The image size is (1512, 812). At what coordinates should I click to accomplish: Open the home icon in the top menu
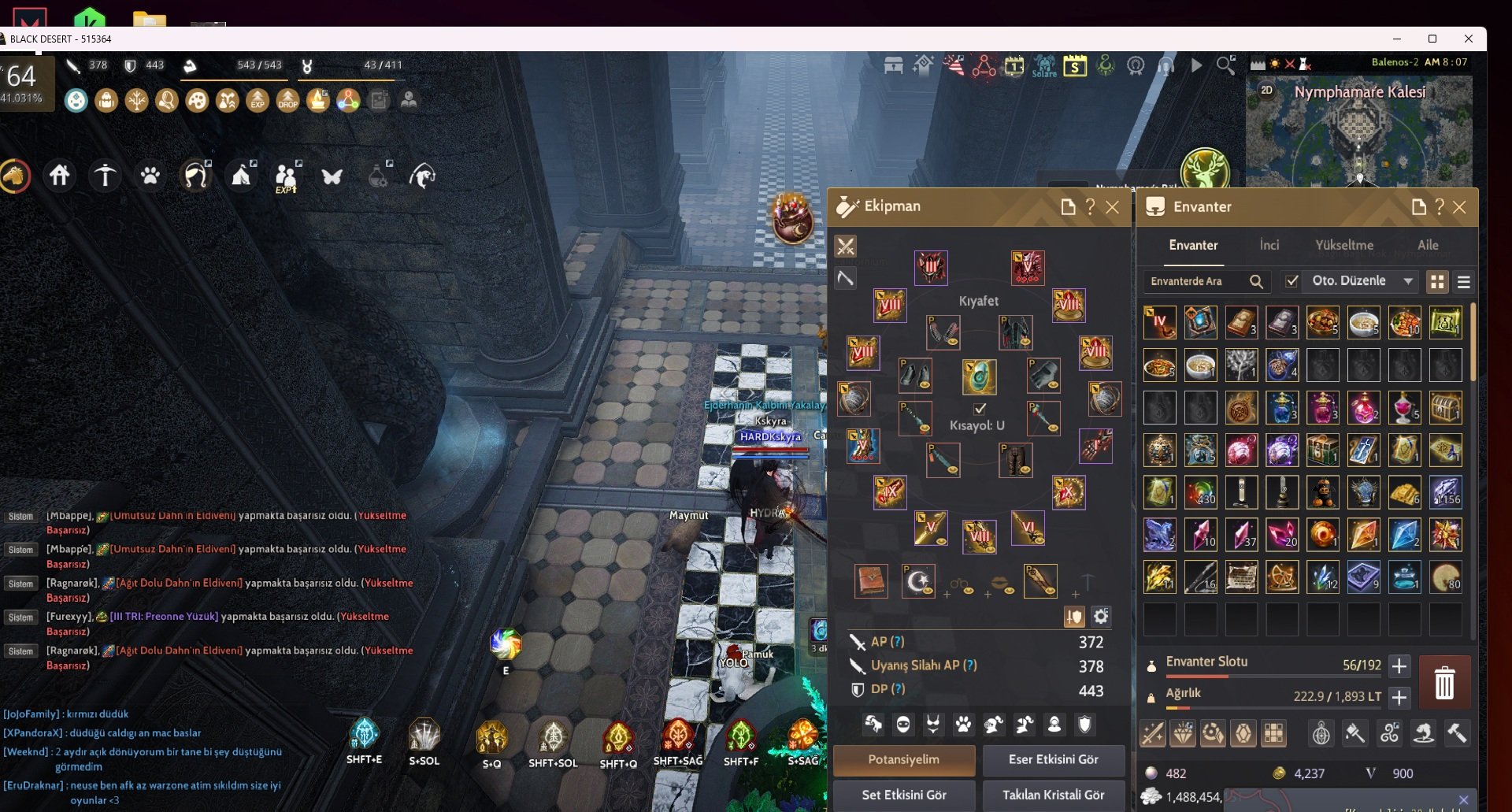pos(60,175)
